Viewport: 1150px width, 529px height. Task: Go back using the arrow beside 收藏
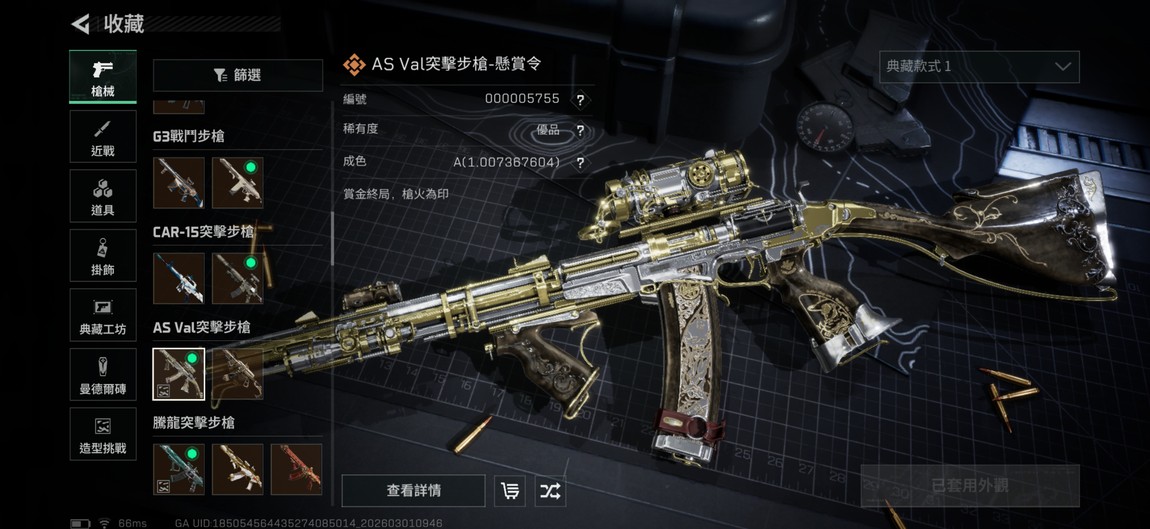[x=81, y=24]
